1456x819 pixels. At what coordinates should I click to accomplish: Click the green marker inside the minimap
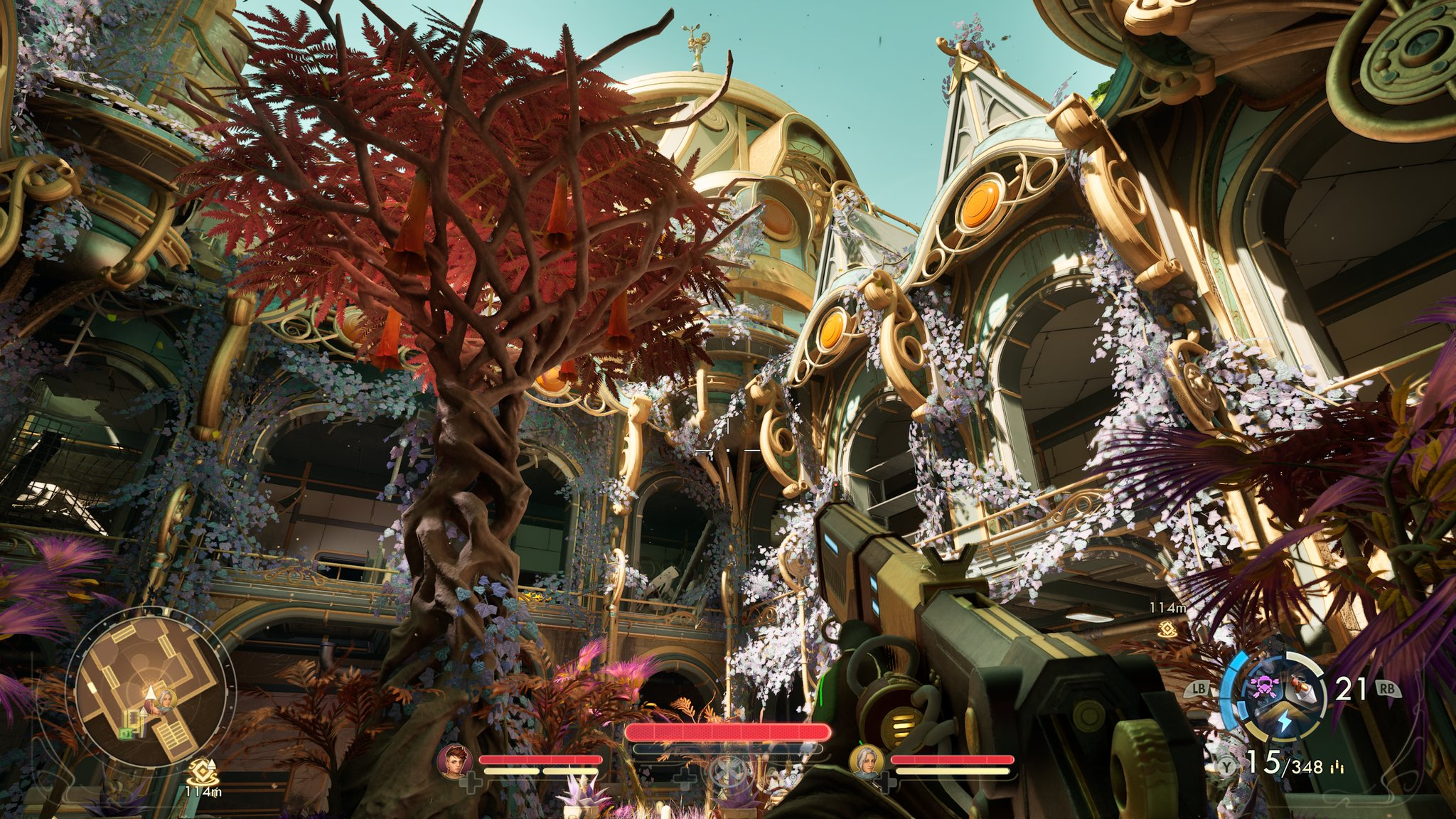tap(125, 732)
